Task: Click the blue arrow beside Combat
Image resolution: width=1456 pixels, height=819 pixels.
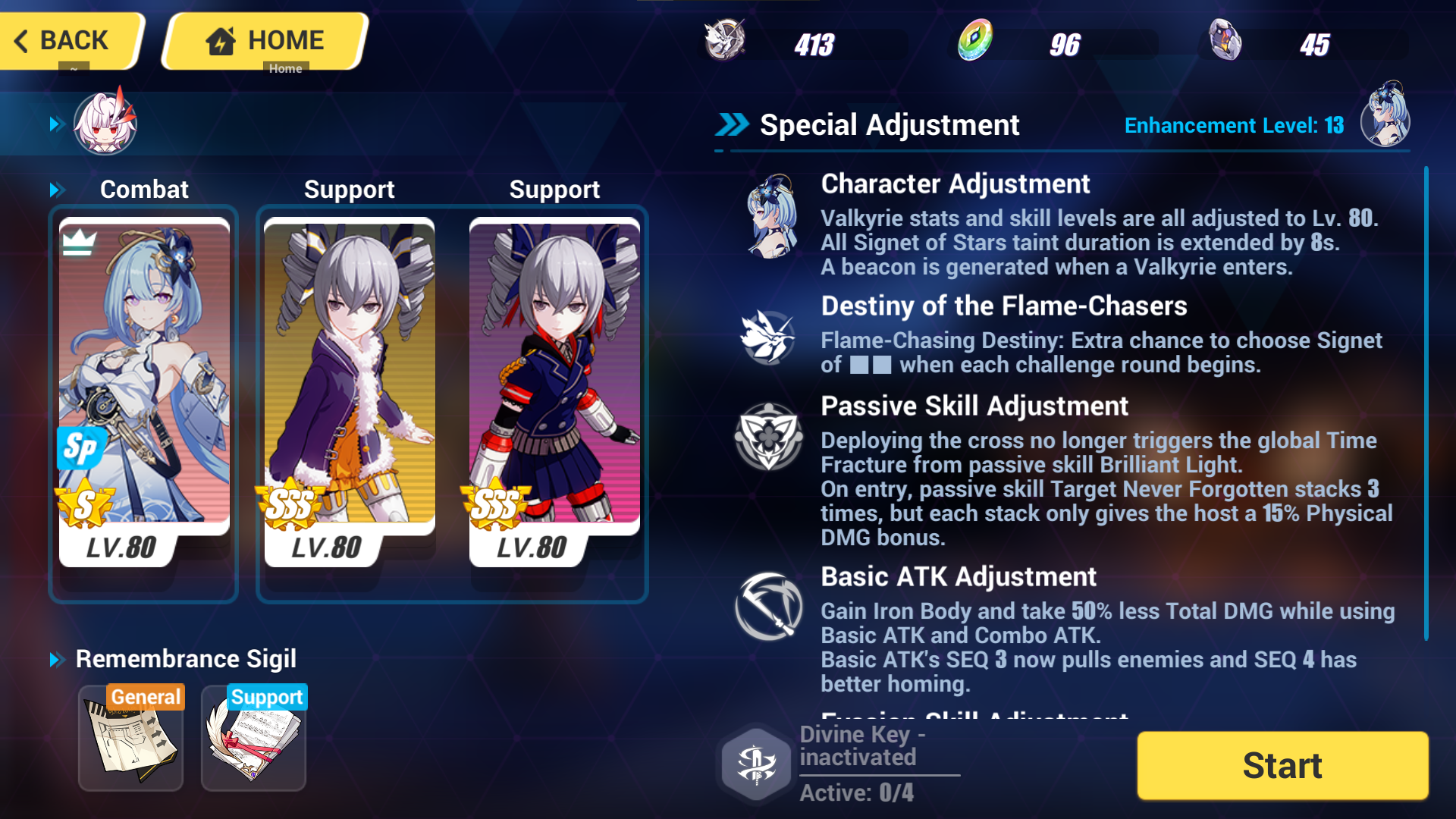Action: [55, 189]
